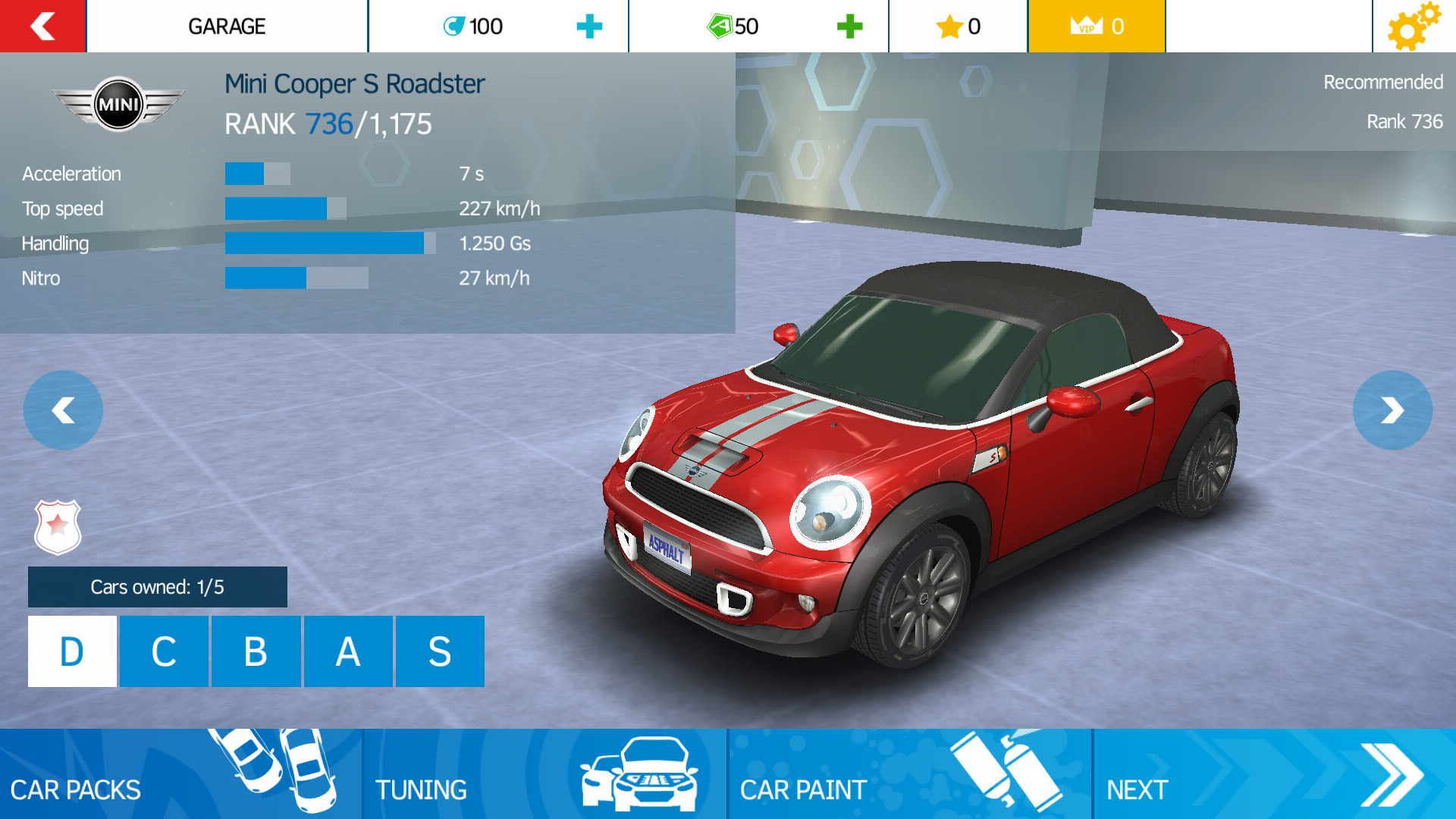Switch to class B cars
Viewport: 1456px width, 819px height.
(256, 651)
